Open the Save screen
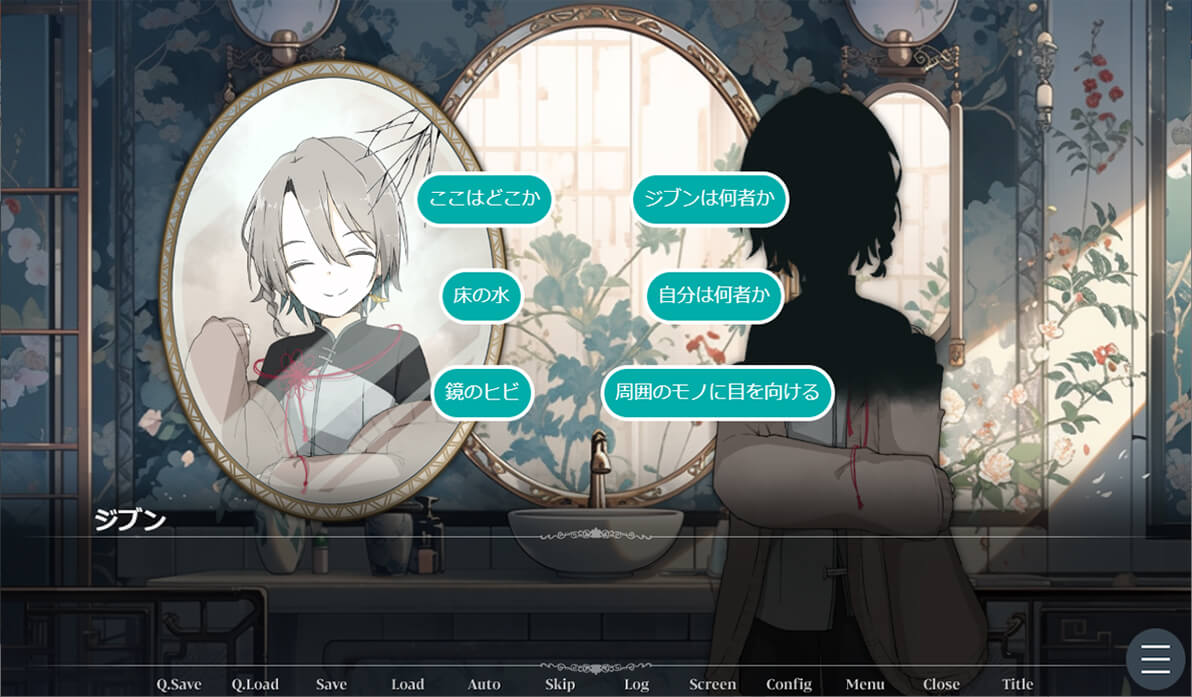The height and width of the screenshot is (697, 1192). pos(331,684)
